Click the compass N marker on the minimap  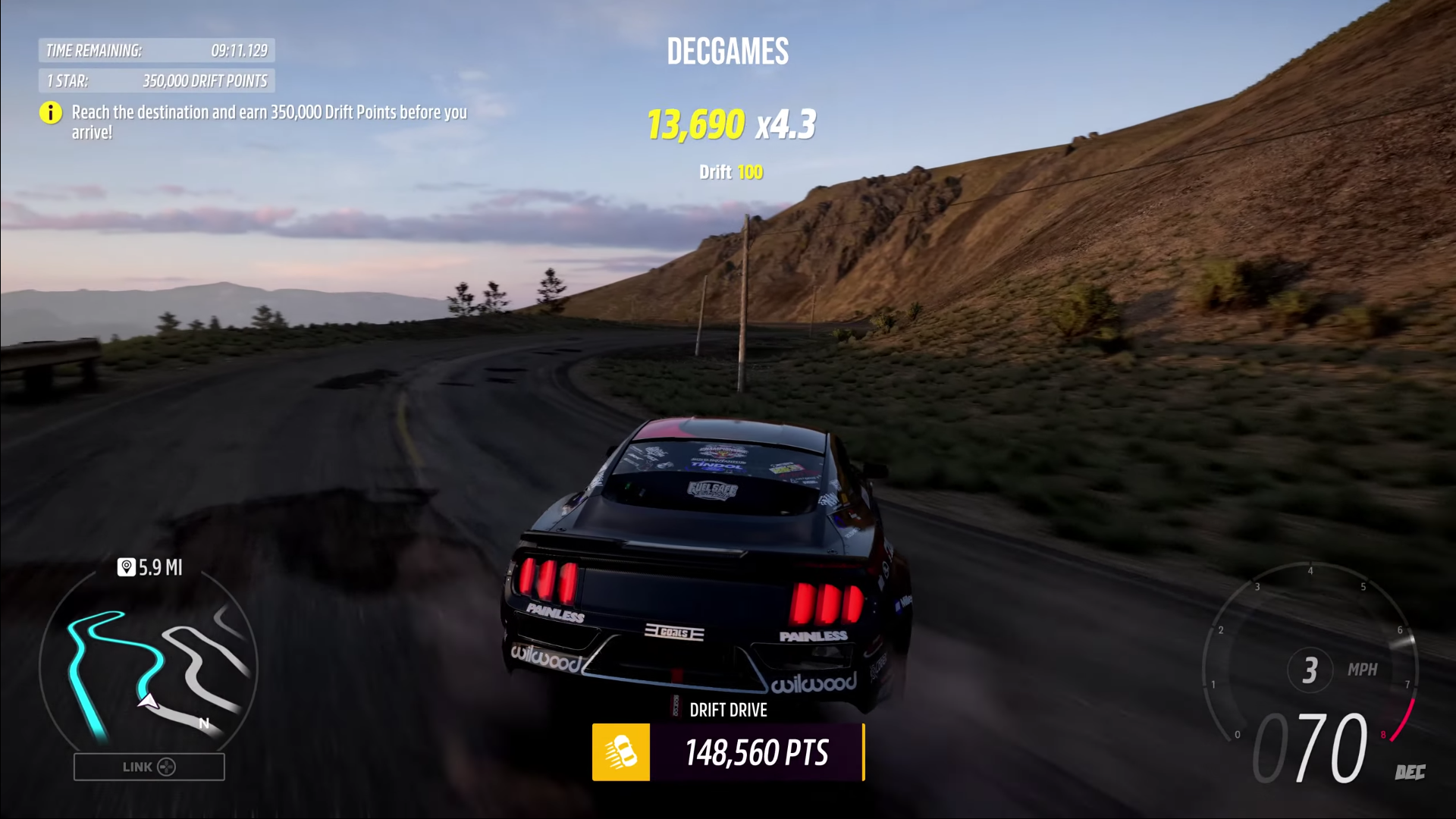point(202,723)
